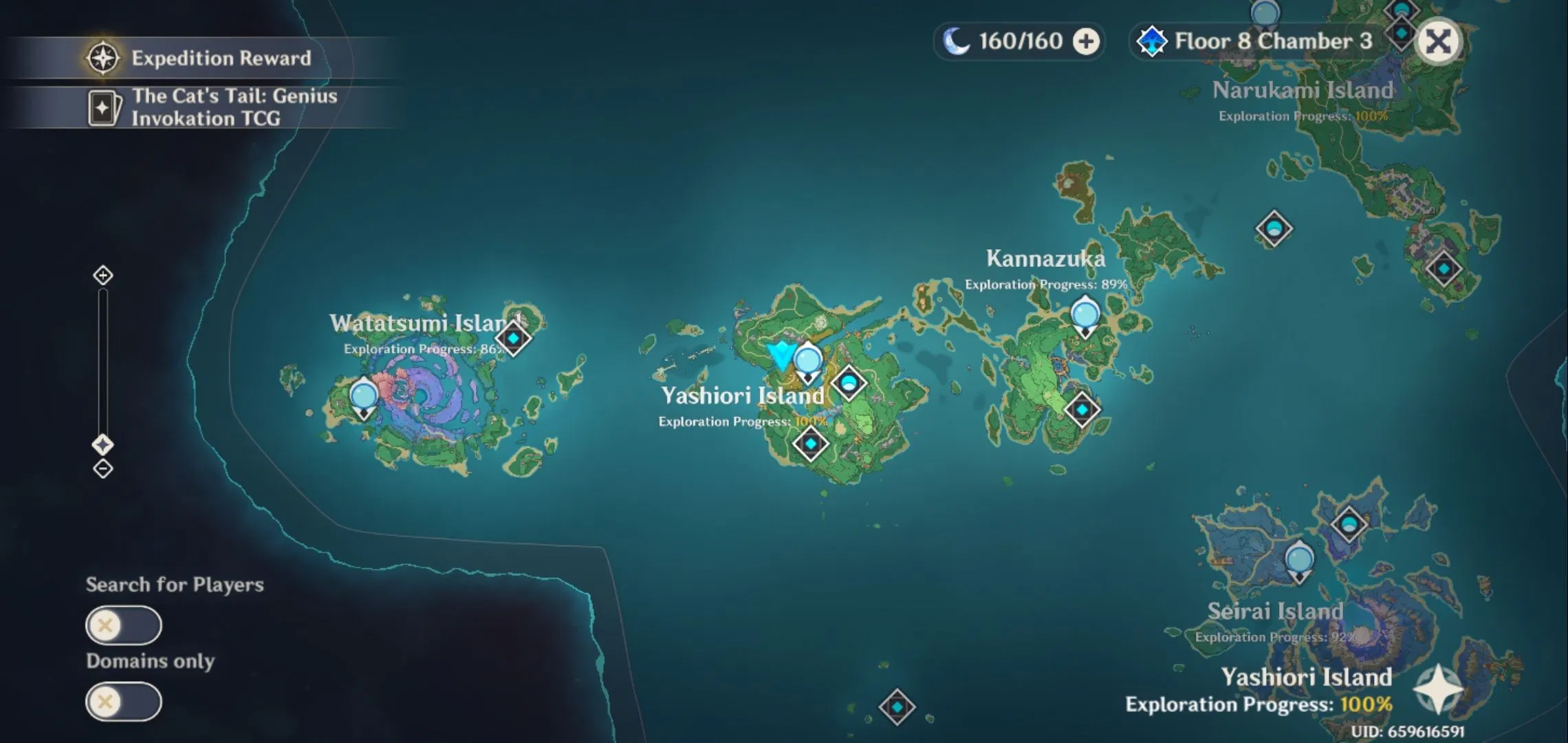Screen dimensions: 1568x743
Task: Click the minus to zoom out the map
Action: point(102,469)
